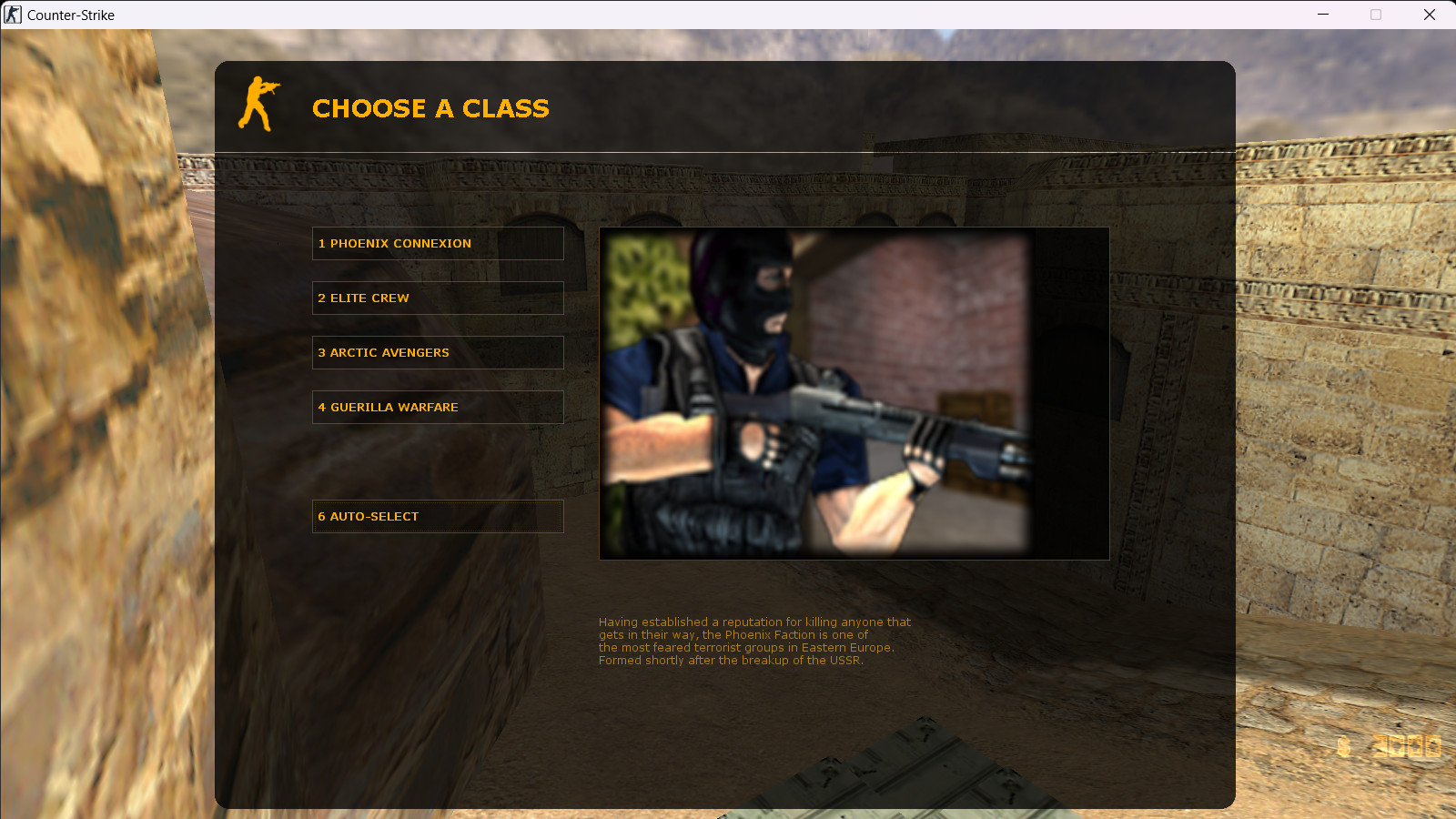Minimize the Counter-Strike window
1456x819 pixels.
(x=1321, y=15)
